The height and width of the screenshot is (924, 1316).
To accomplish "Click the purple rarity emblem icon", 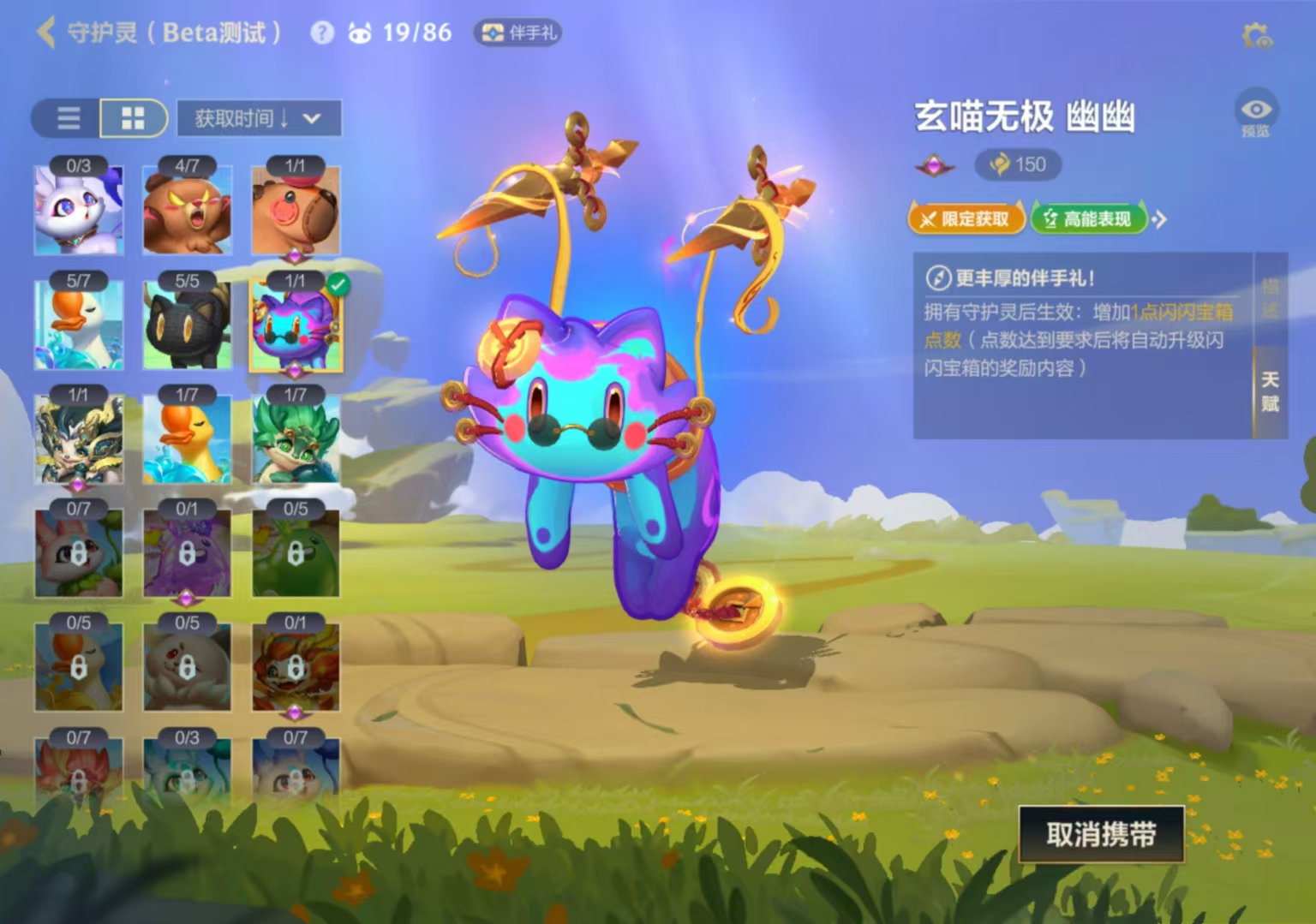I will point(935,165).
